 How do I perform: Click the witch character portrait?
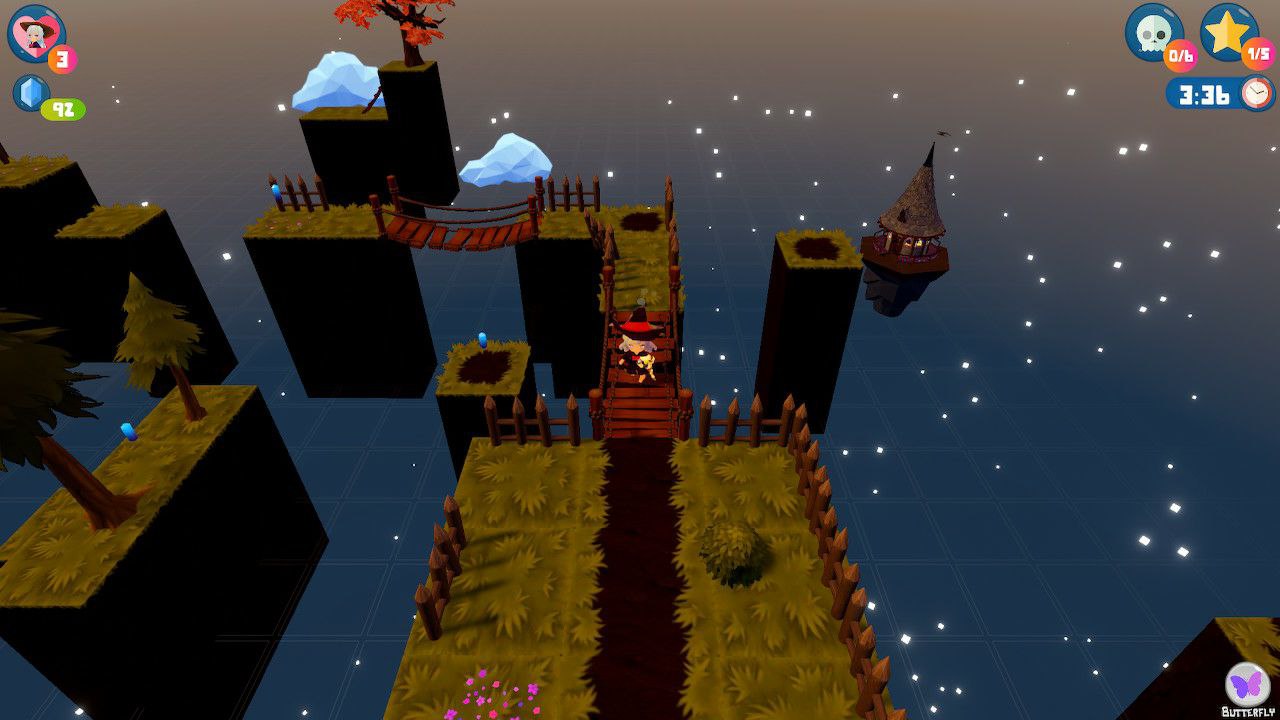coord(36,33)
